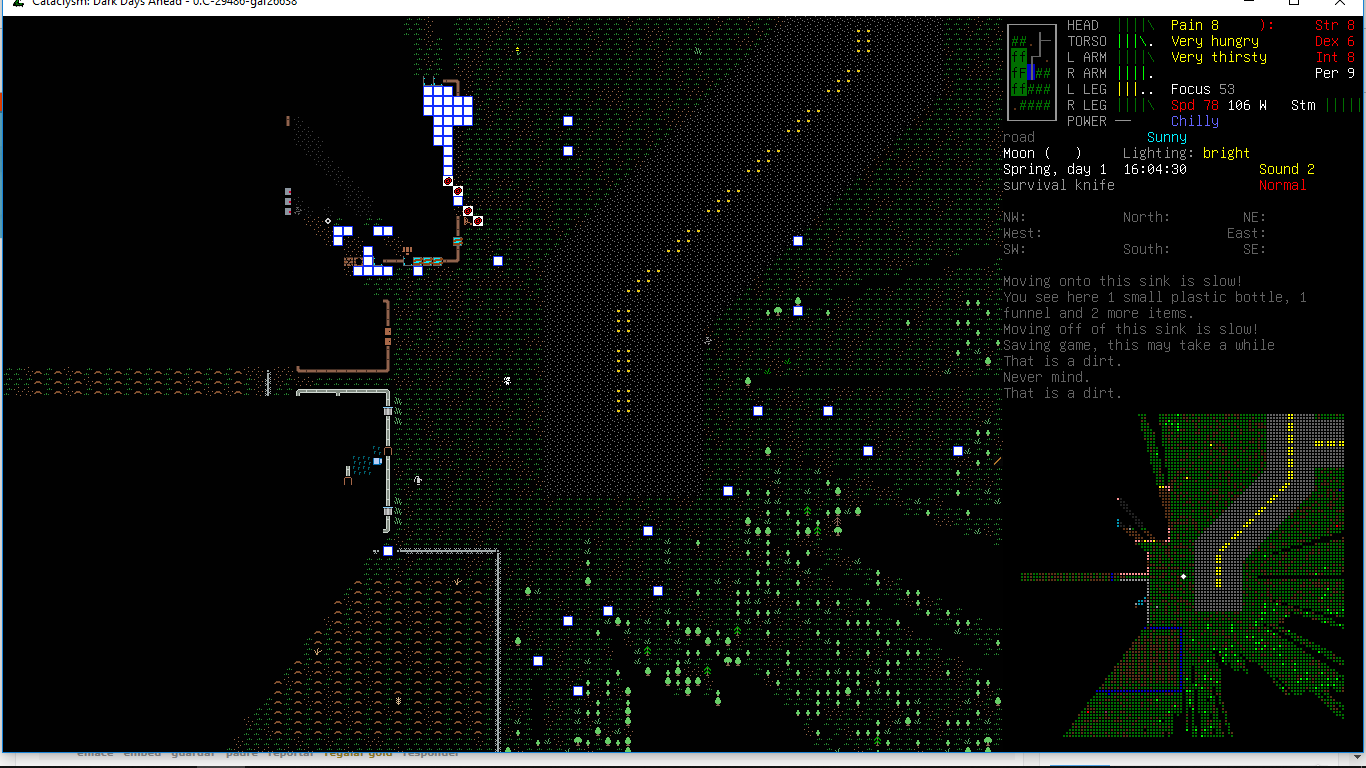Click the "guardar" link
The width and height of the screenshot is (1366, 768).
click(192, 753)
